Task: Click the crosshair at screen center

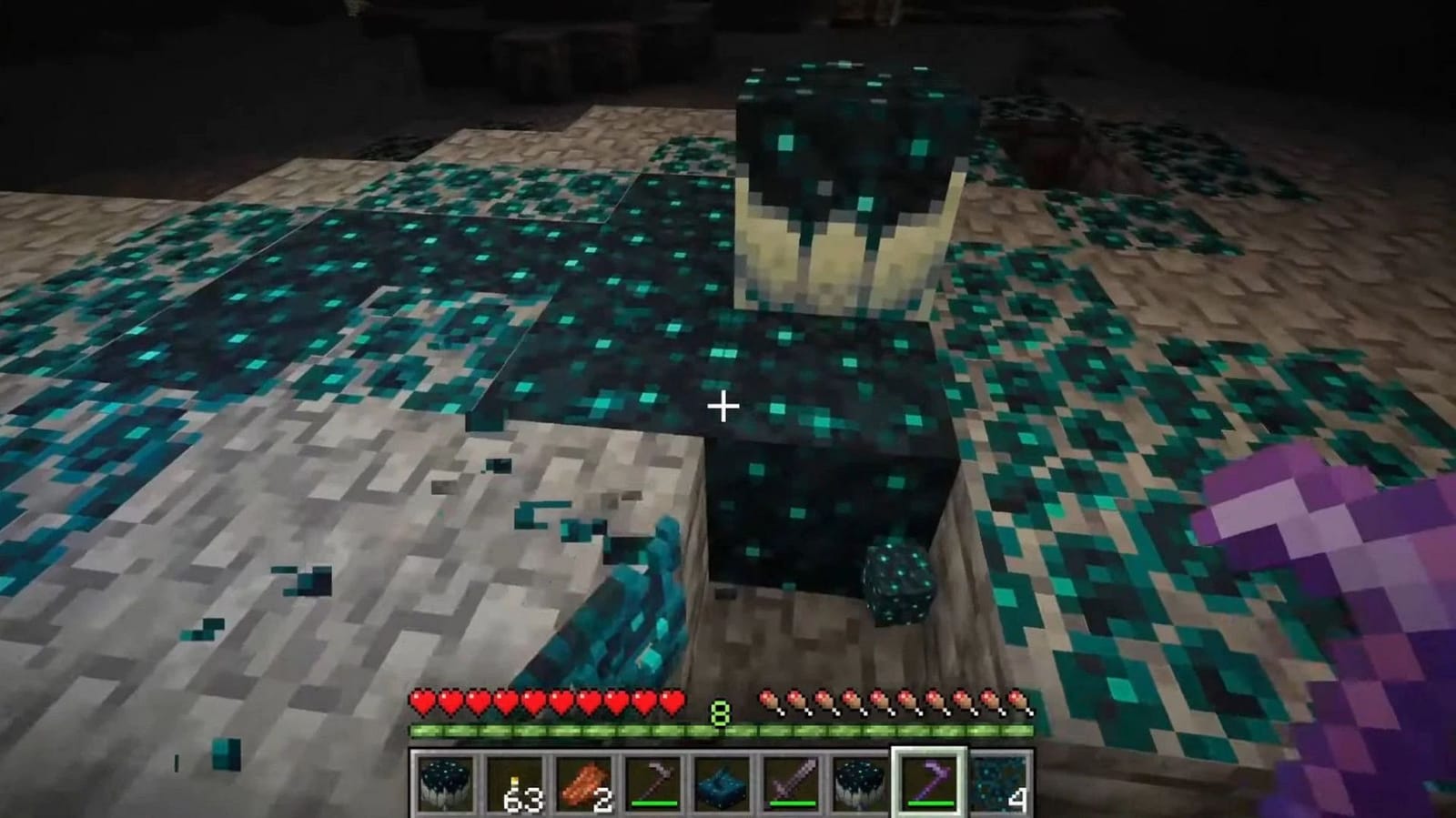Action: (723, 407)
